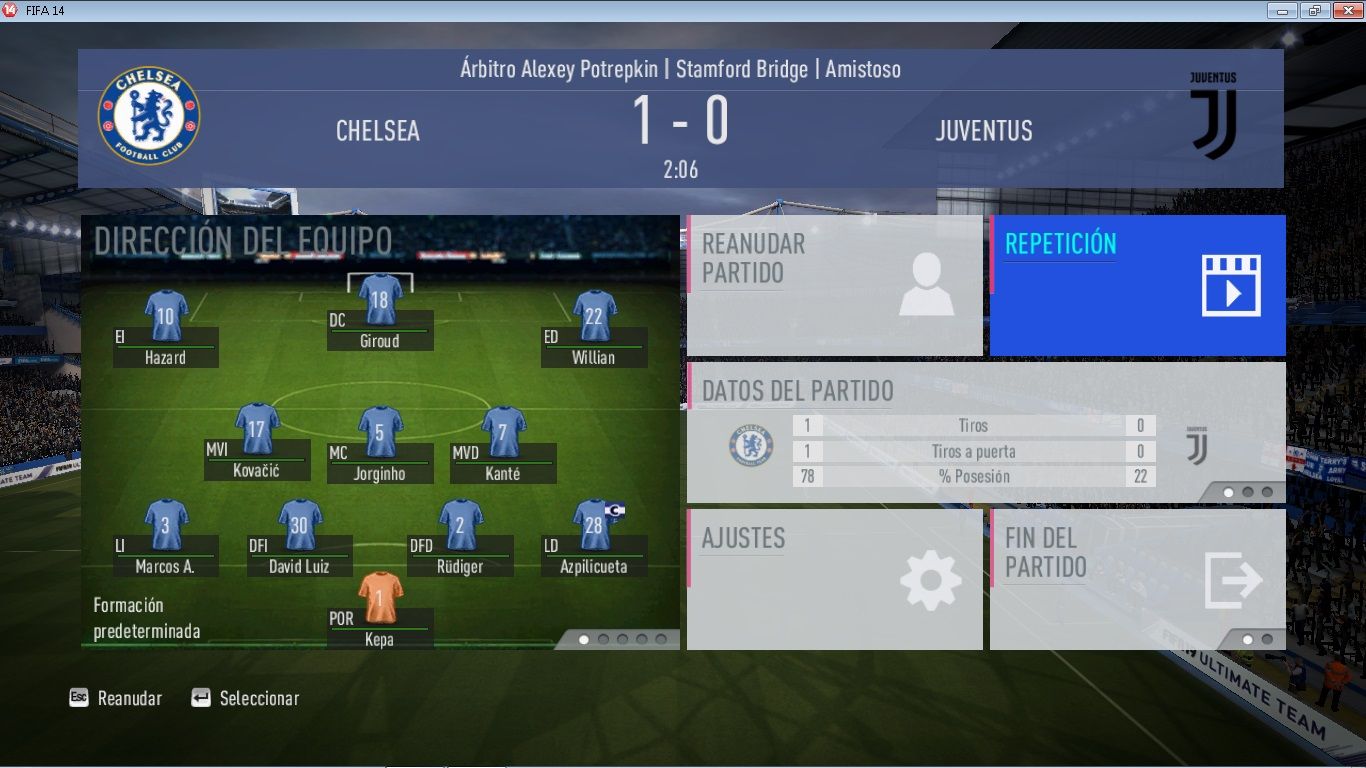This screenshot has height=768, width=1366.
Task: Choose Willian's number 22 shirt
Action: (x=594, y=316)
